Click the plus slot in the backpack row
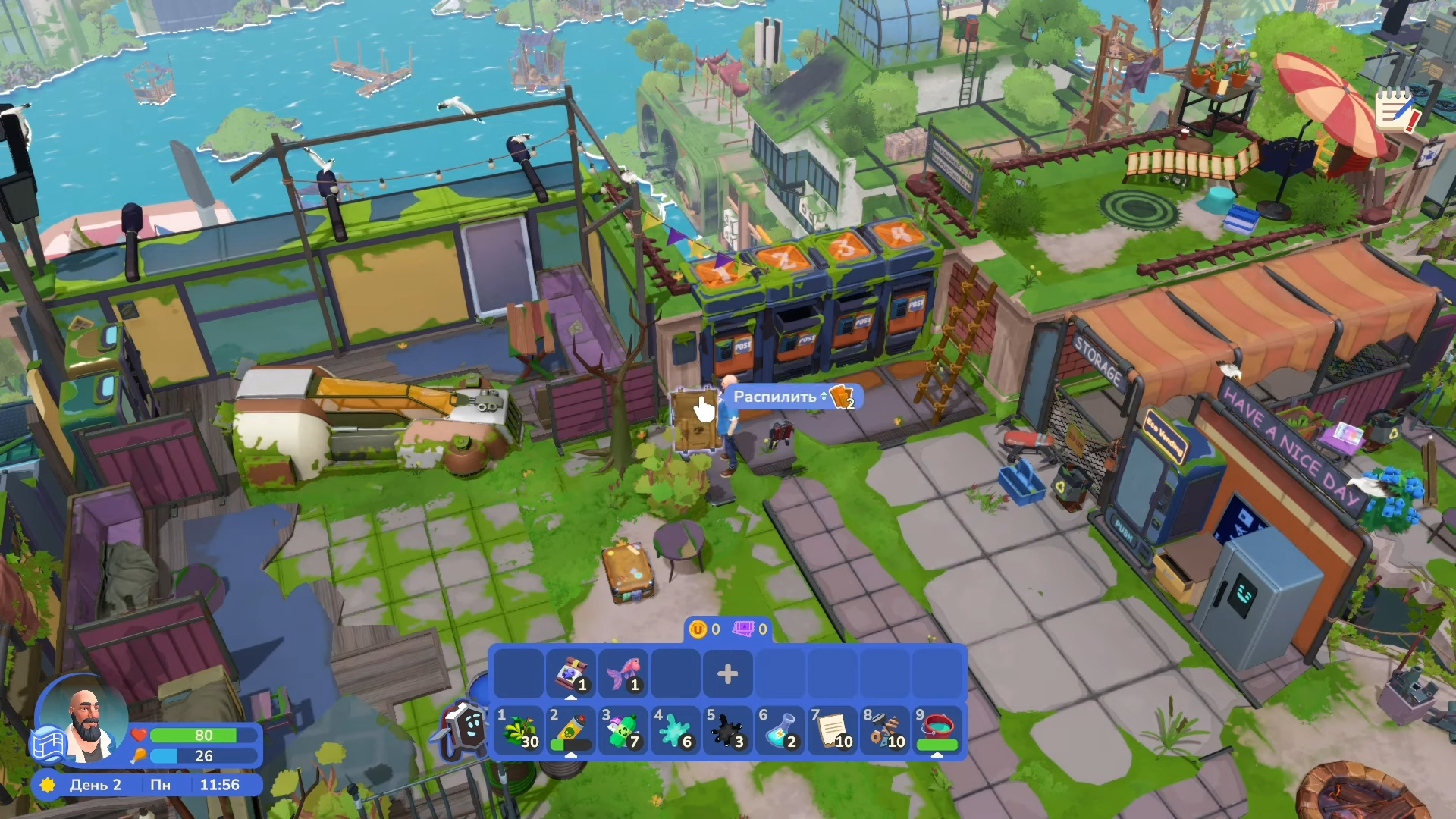1456x819 pixels. point(727,673)
